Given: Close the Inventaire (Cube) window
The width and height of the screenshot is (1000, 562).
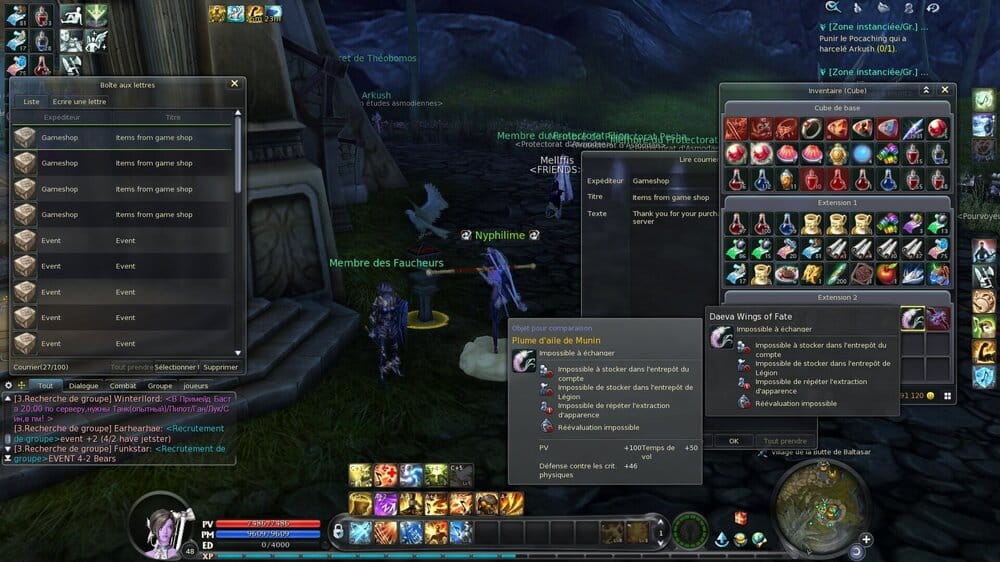Looking at the screenshot, I should pyautogui.click(x=945, y=90).
